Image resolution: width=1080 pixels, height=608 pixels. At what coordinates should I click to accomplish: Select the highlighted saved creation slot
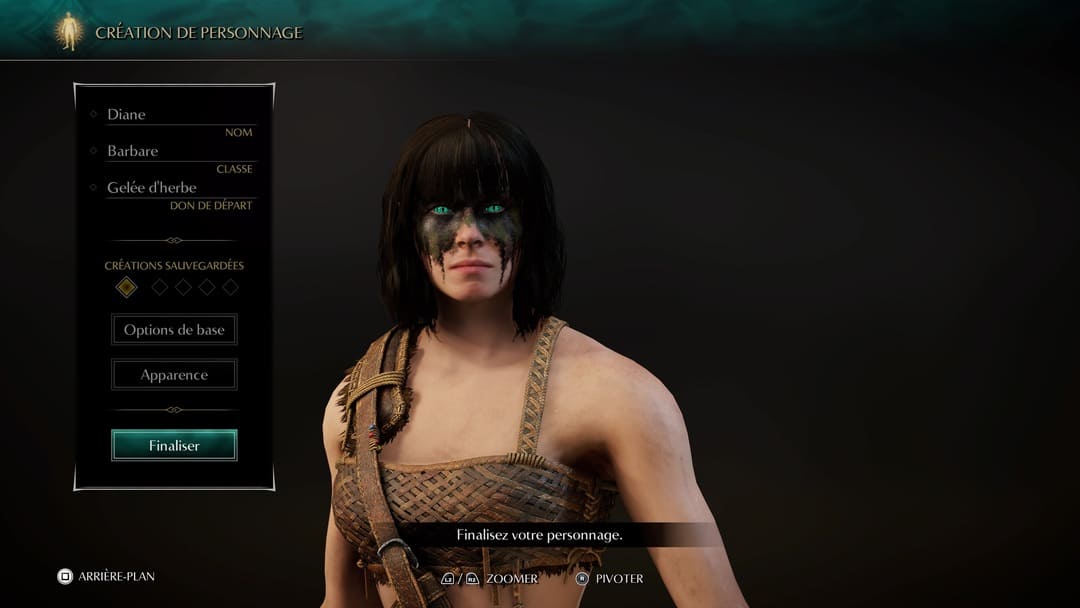pos(126,287)
